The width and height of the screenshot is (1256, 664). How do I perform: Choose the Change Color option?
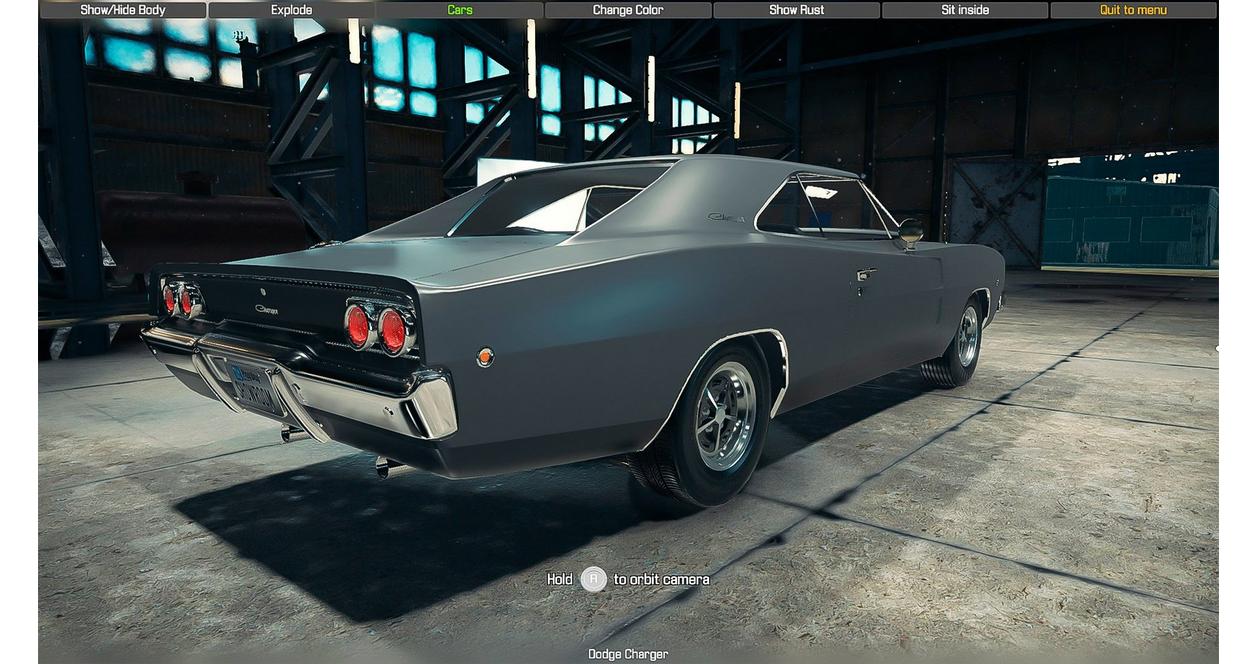point(628,10)
